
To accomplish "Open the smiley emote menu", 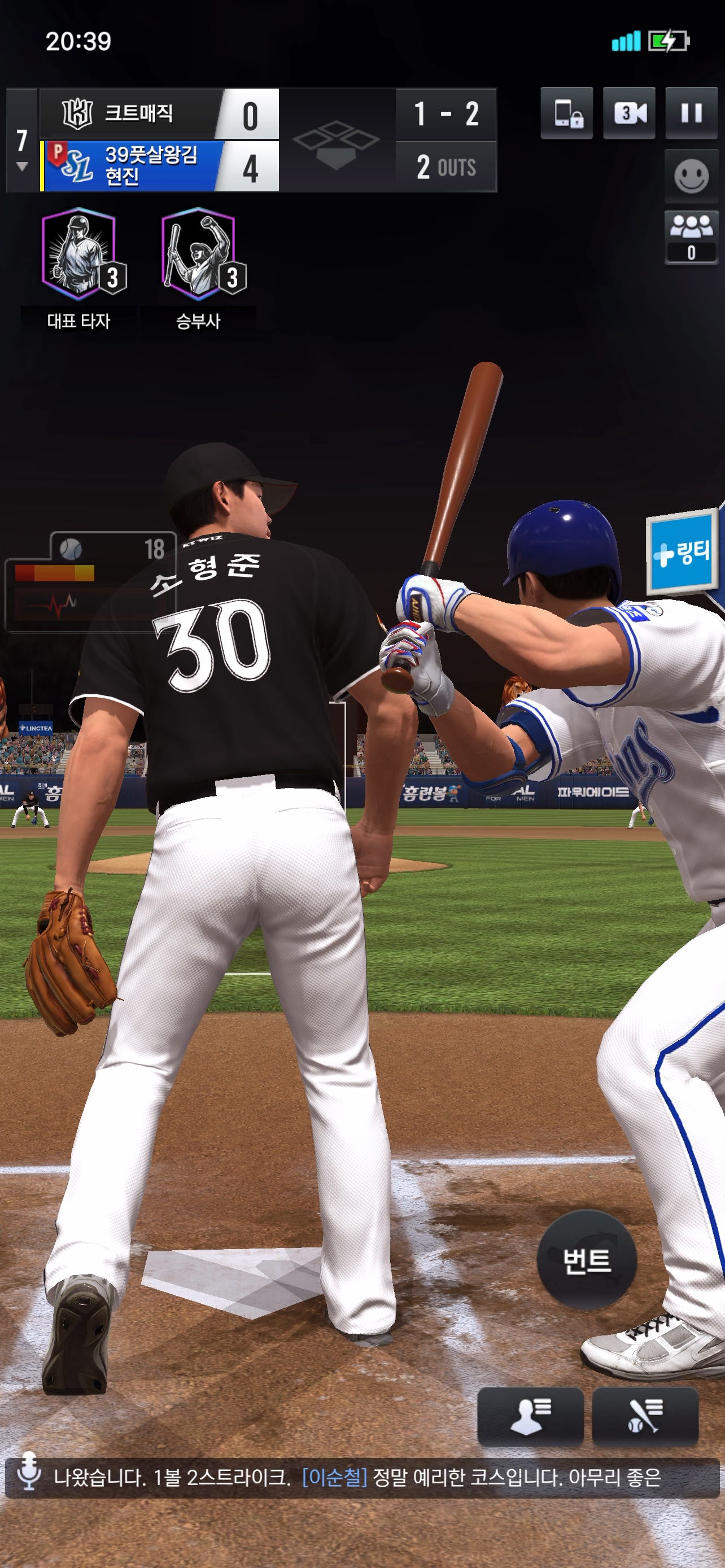I will tap(691, 177).
